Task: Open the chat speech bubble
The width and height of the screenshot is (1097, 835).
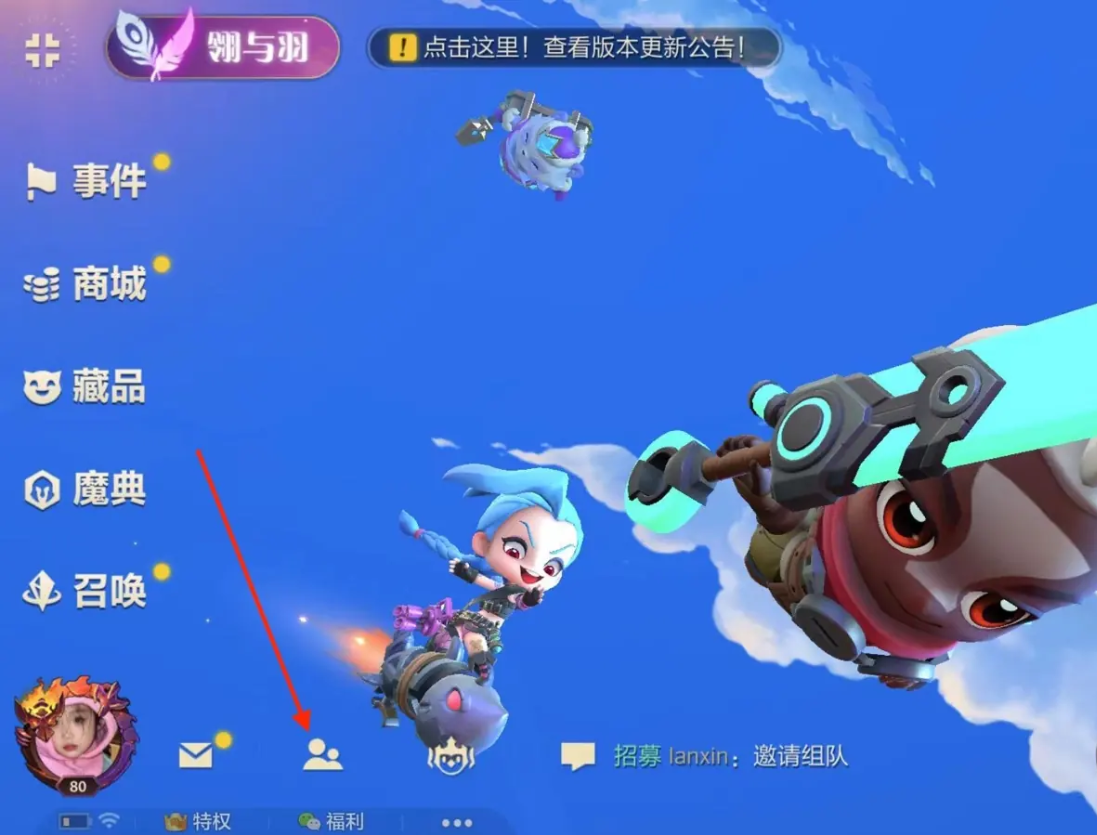Action: pos(577,756)
